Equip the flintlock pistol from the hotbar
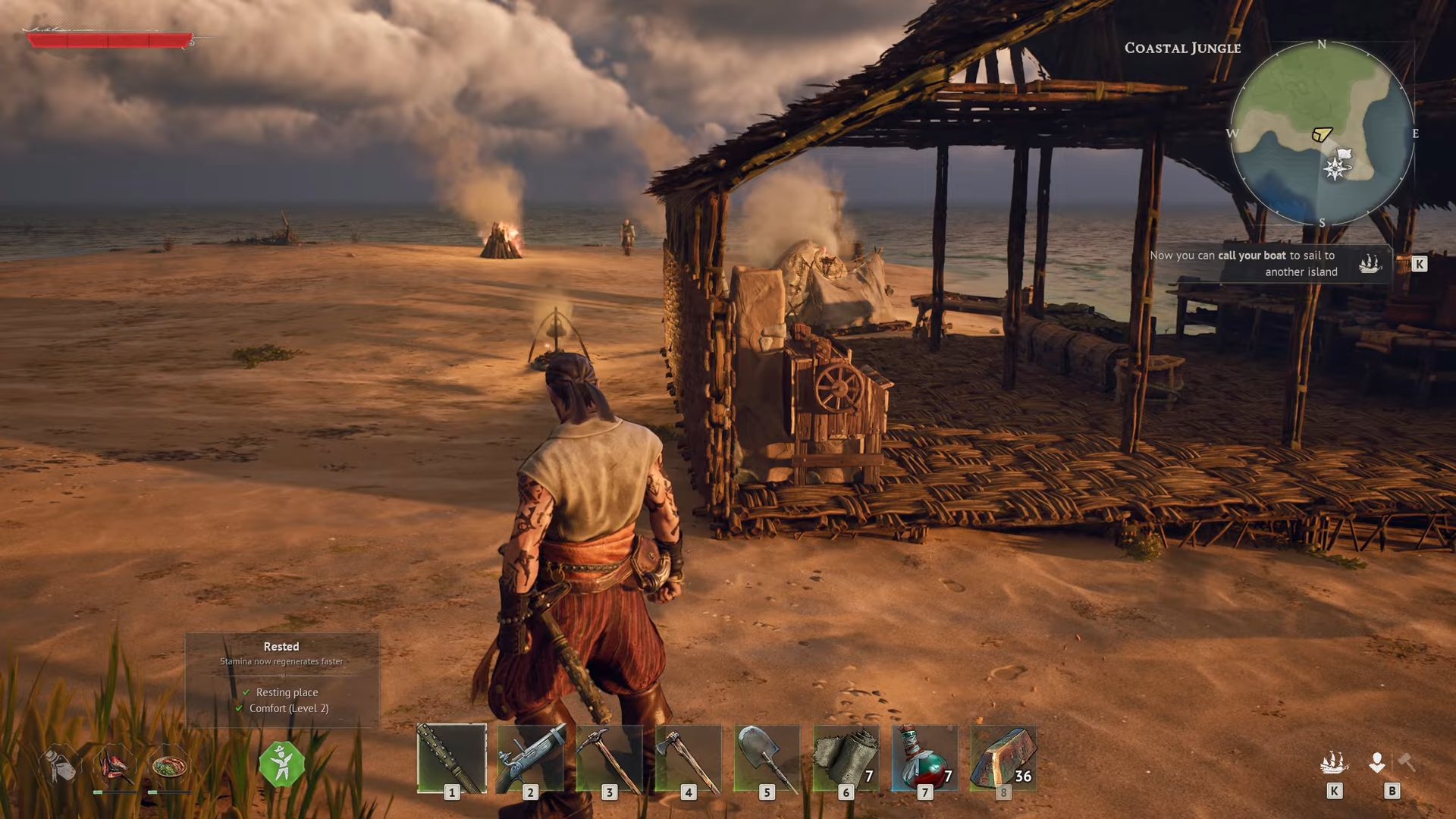 click(530, 758)
